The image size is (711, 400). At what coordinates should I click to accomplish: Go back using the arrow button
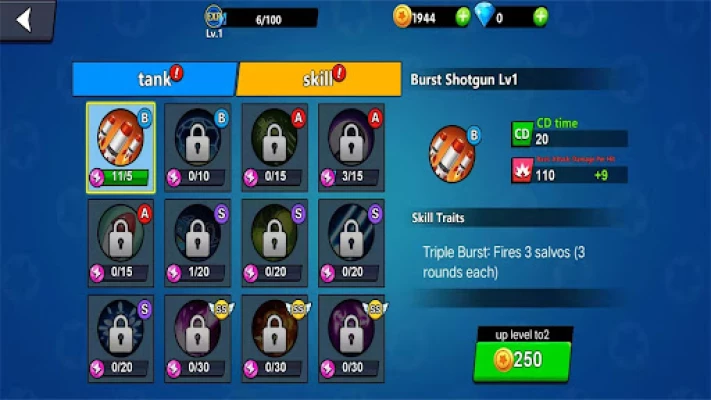tap(24, 20)
